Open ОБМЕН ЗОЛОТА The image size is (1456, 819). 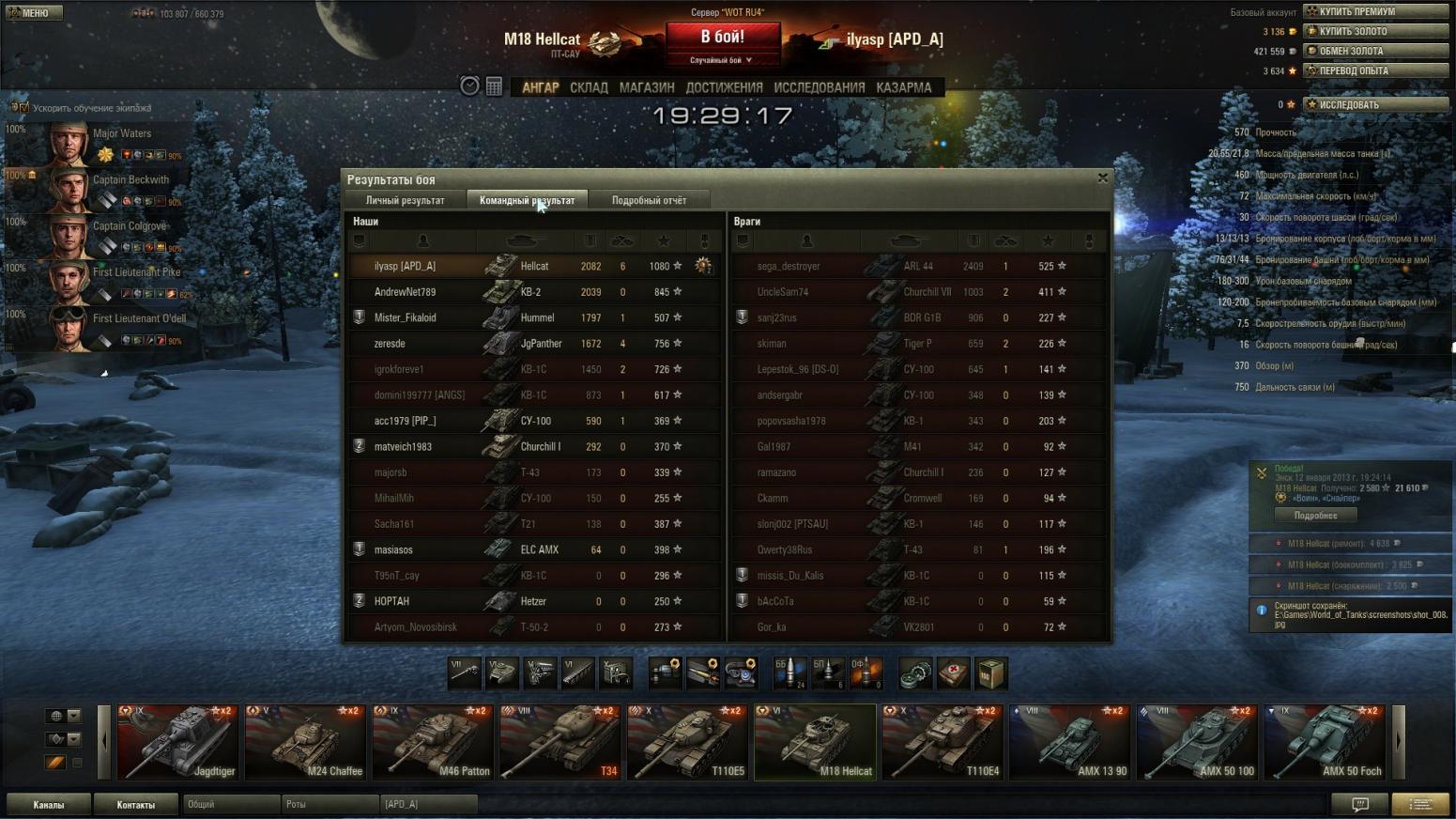click(x=1375, y=51)
